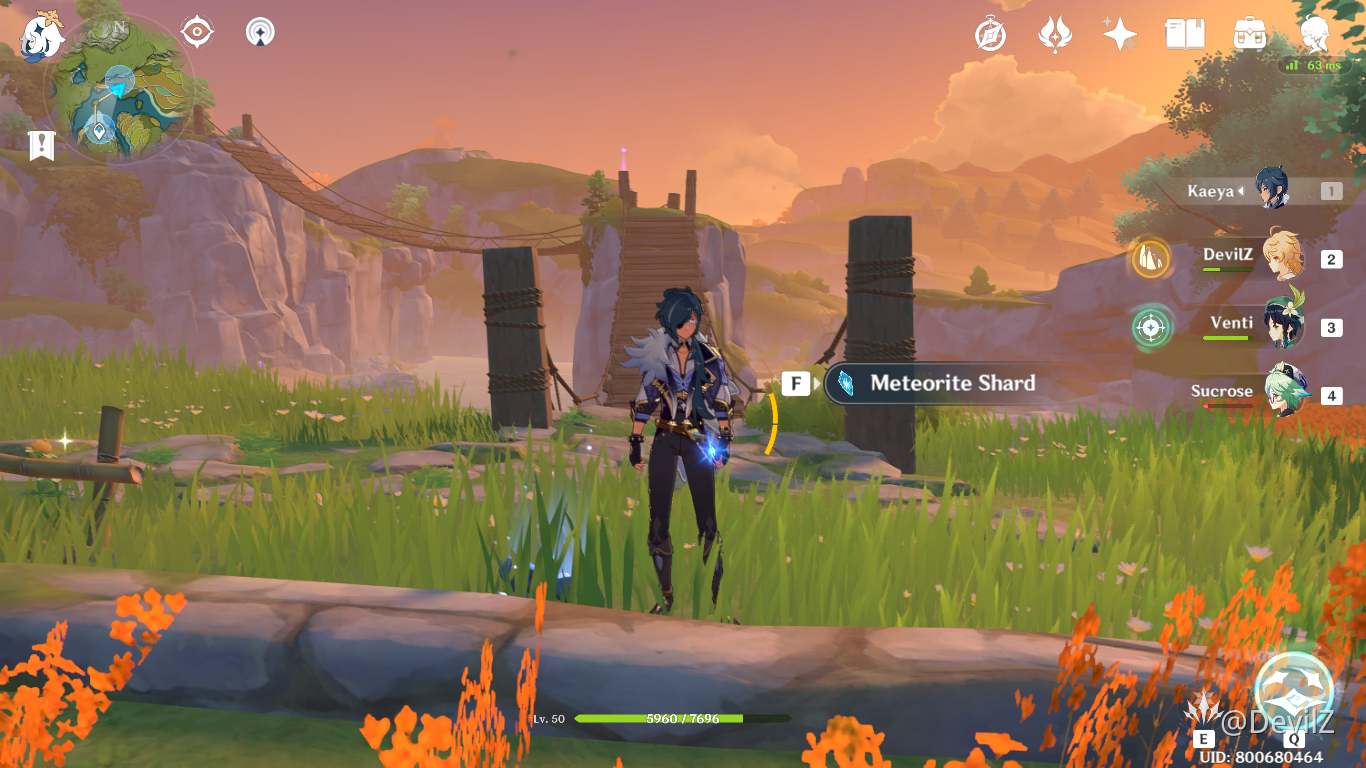Open the character screen icon
1366x768 pixels.
pos(1314,33)
